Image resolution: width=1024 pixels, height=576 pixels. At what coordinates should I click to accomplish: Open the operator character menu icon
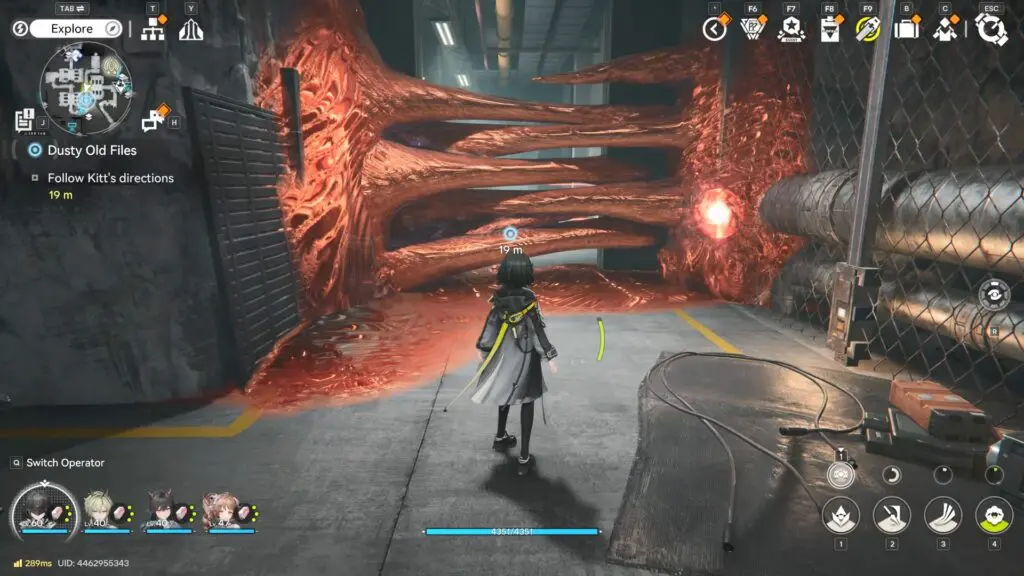[945, 29]
